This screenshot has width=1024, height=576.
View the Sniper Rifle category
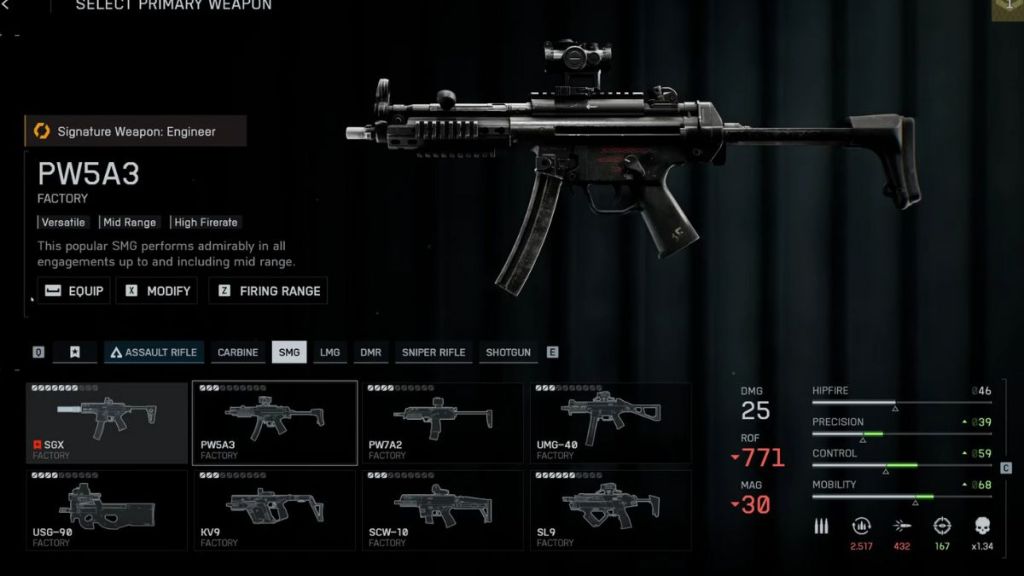(x=433, y=352)
